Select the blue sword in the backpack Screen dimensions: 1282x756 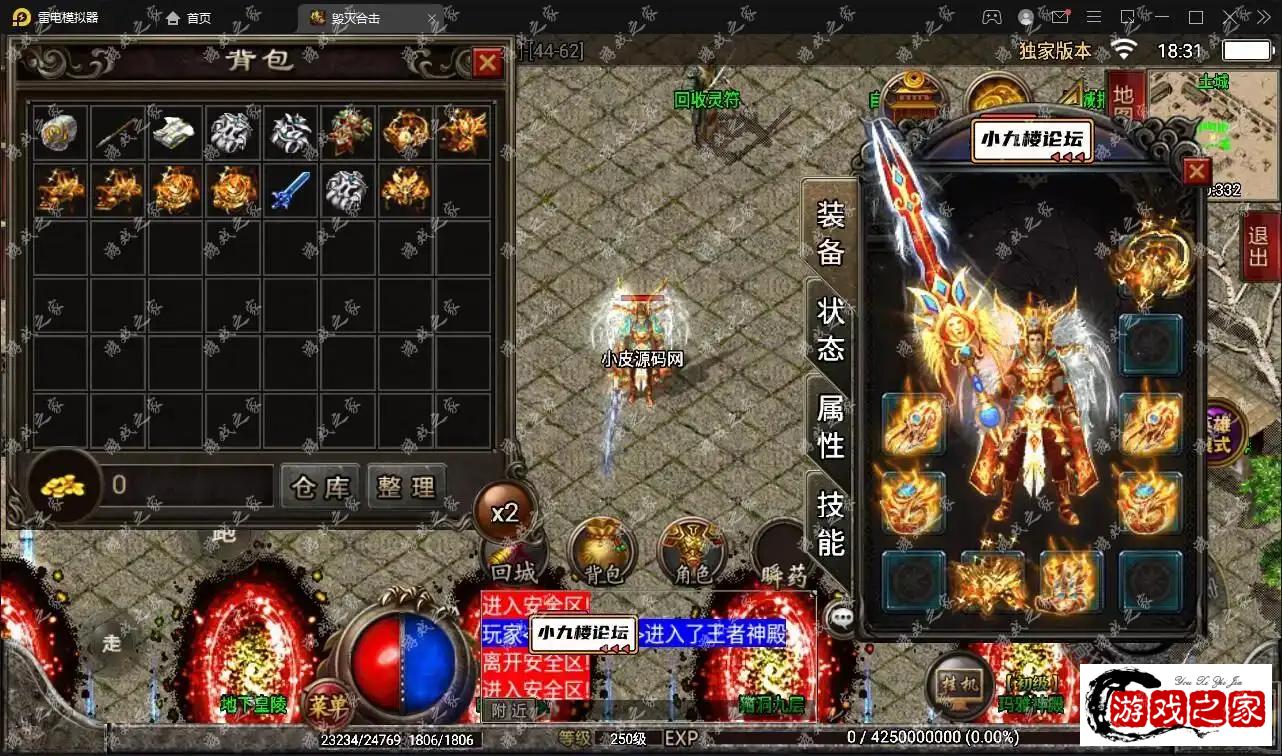291,190
